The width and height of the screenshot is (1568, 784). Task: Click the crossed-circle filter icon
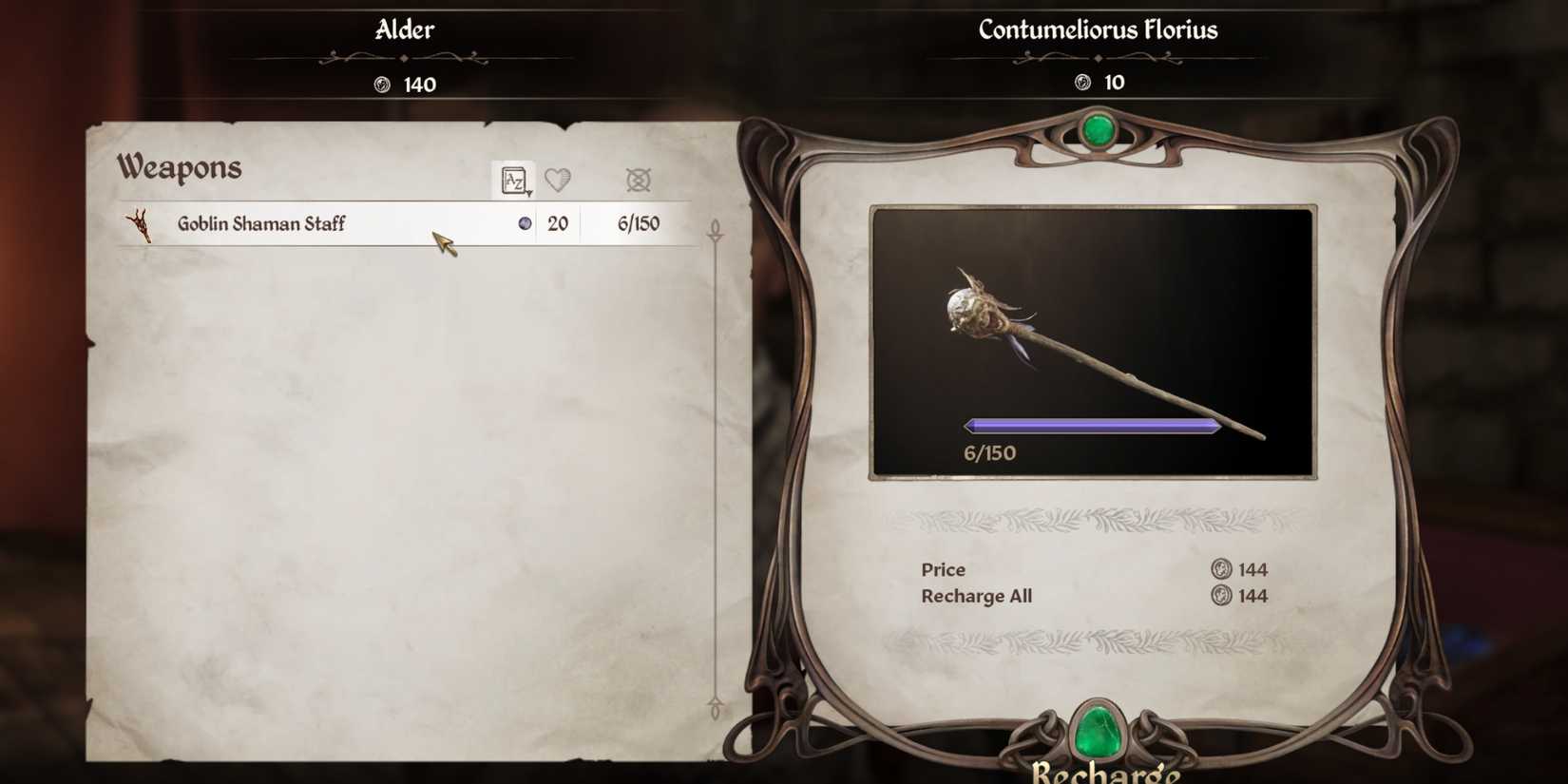(x=638, y=180)
